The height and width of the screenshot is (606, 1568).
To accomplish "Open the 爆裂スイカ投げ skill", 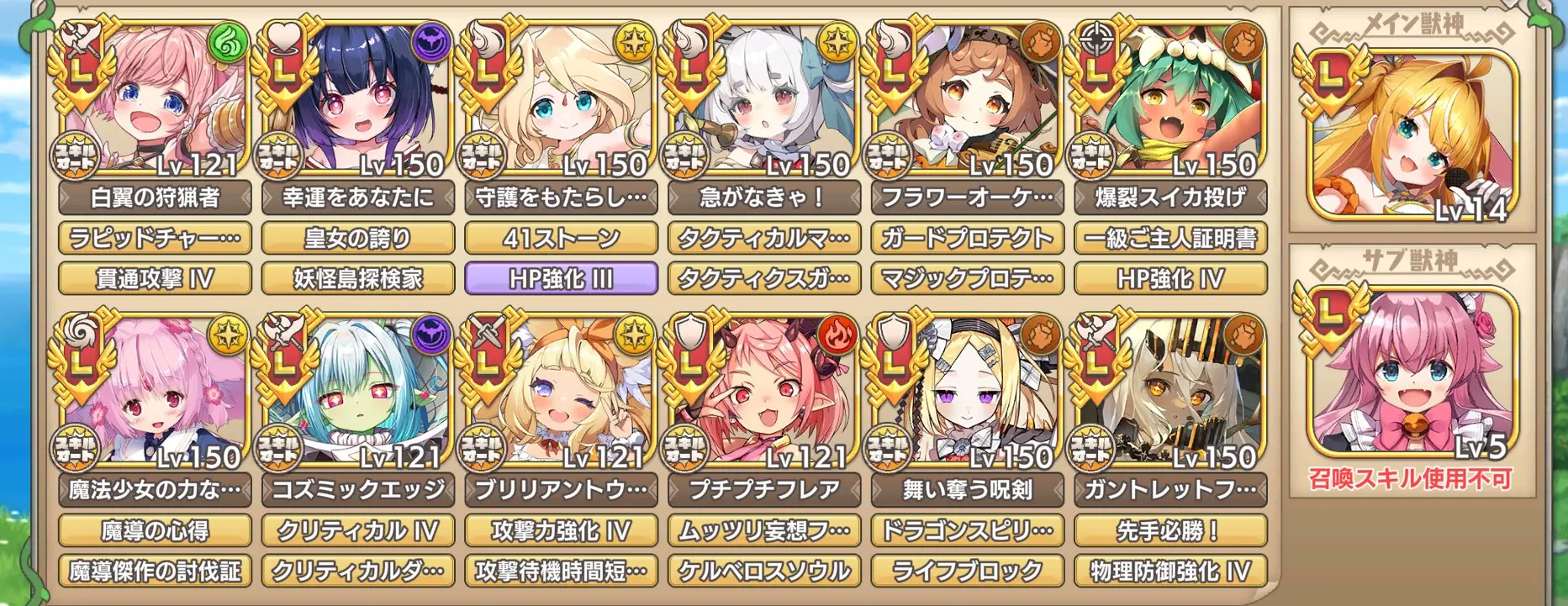I will (x=1170, y=198).
